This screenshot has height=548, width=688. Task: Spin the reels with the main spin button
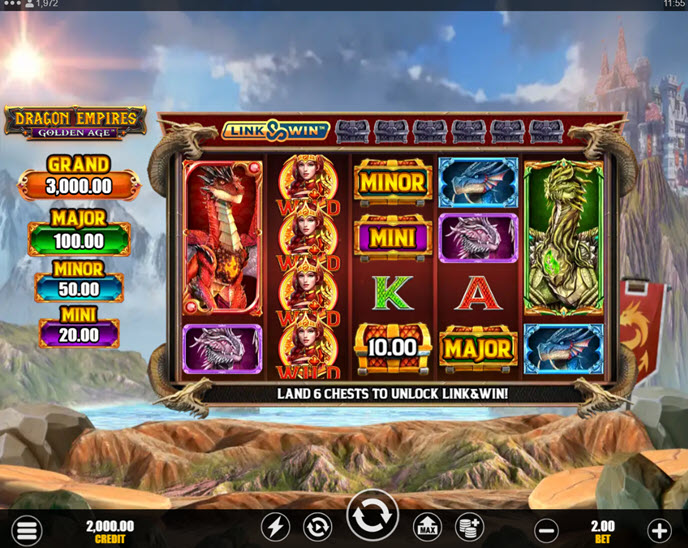tap(372, 519)
